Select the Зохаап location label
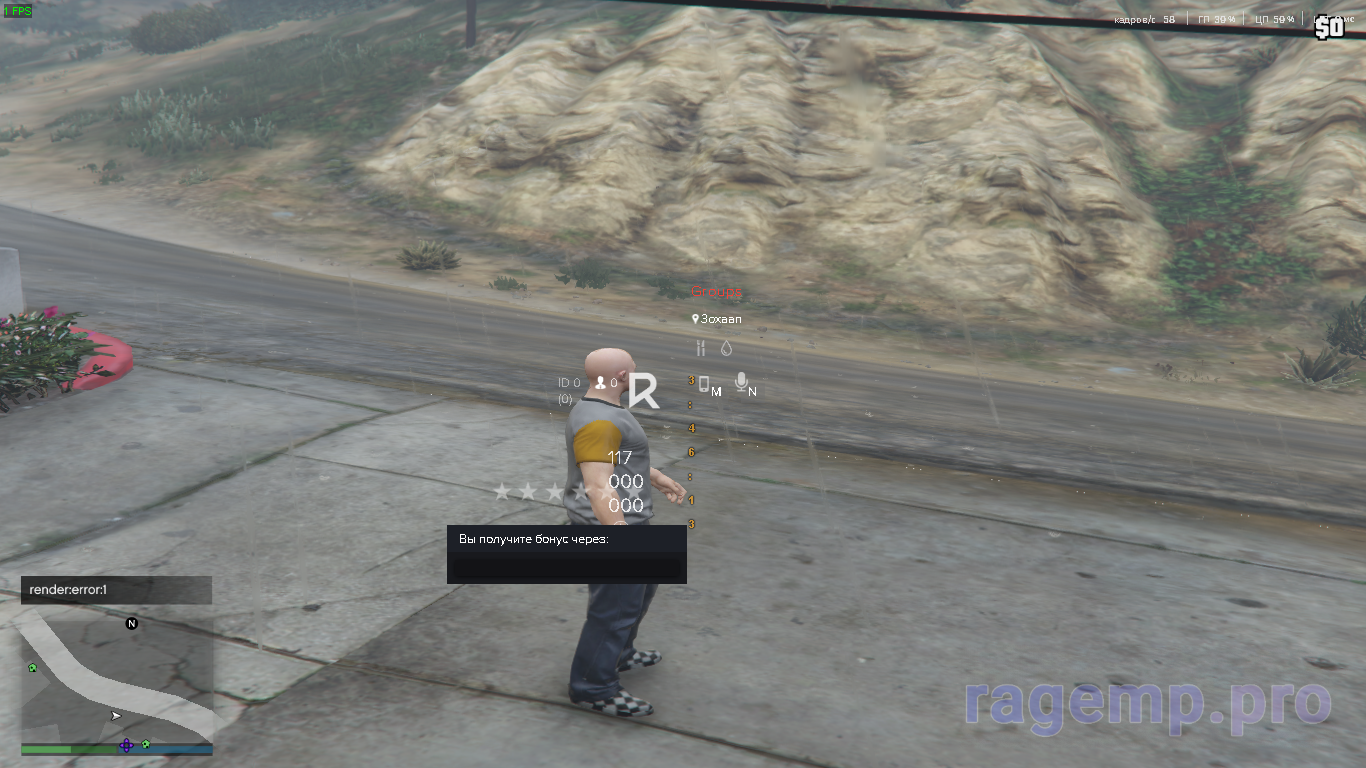The height and width of the screenshot is (768, 1366). point(719,319)
